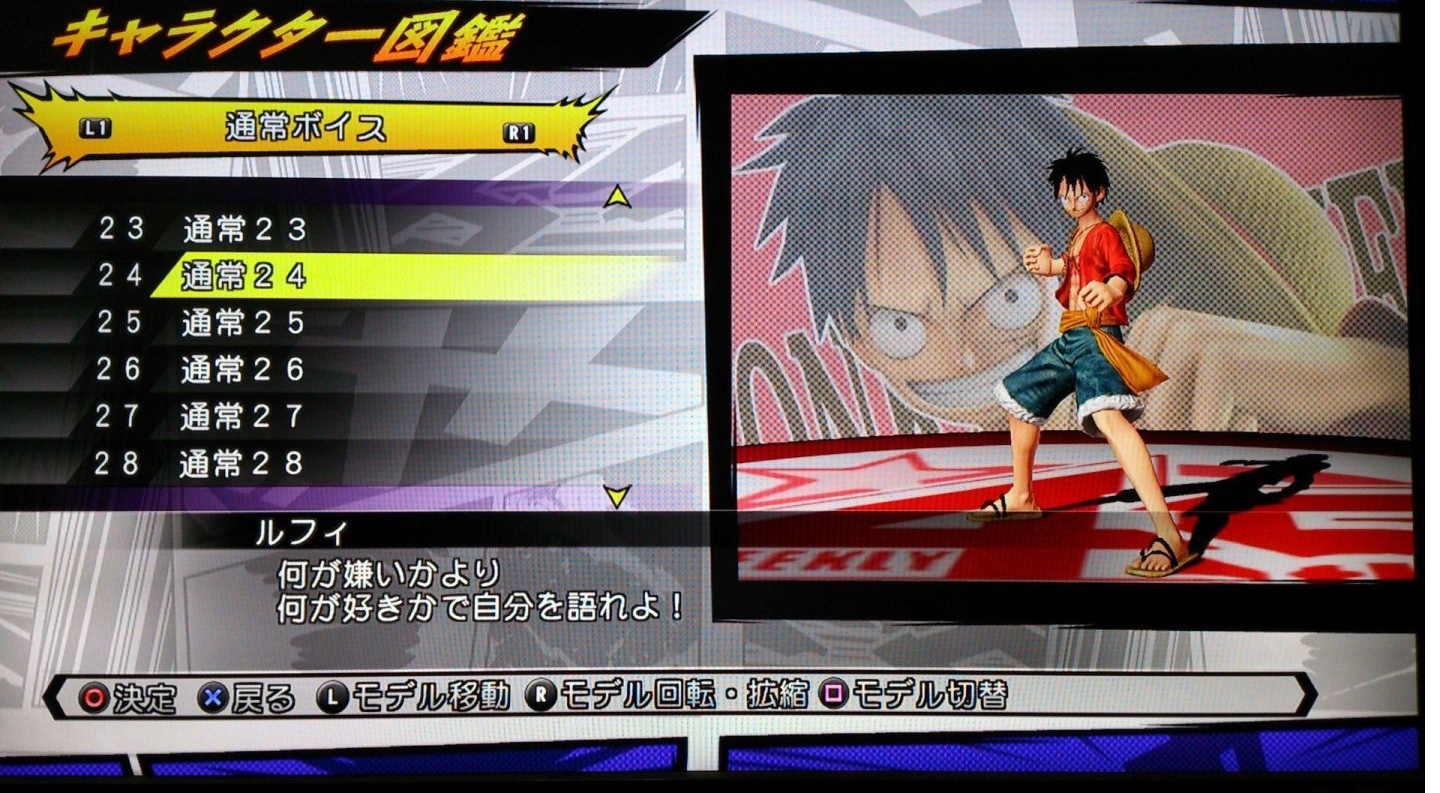Select the 通常２６ list entry
Image resolution: width=1440 pixels, height=793 pixels.
click(244, 370)
